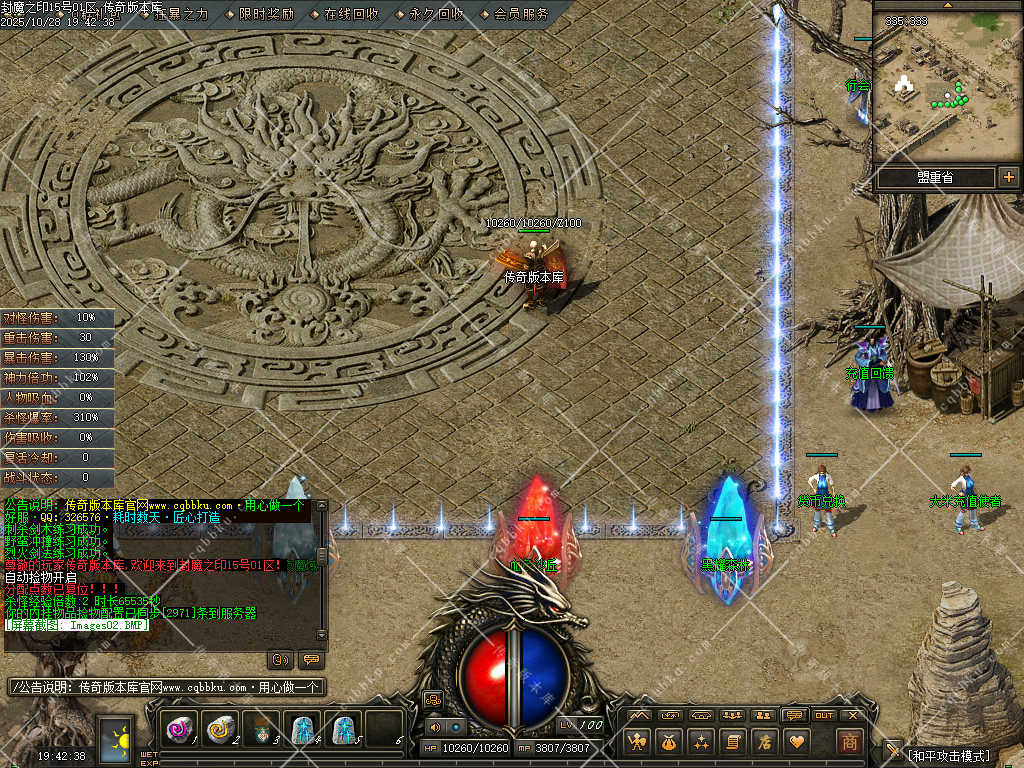Open the 限时奖励 menu
This screenshot has height=768, width=1024.
click(267, 14)
